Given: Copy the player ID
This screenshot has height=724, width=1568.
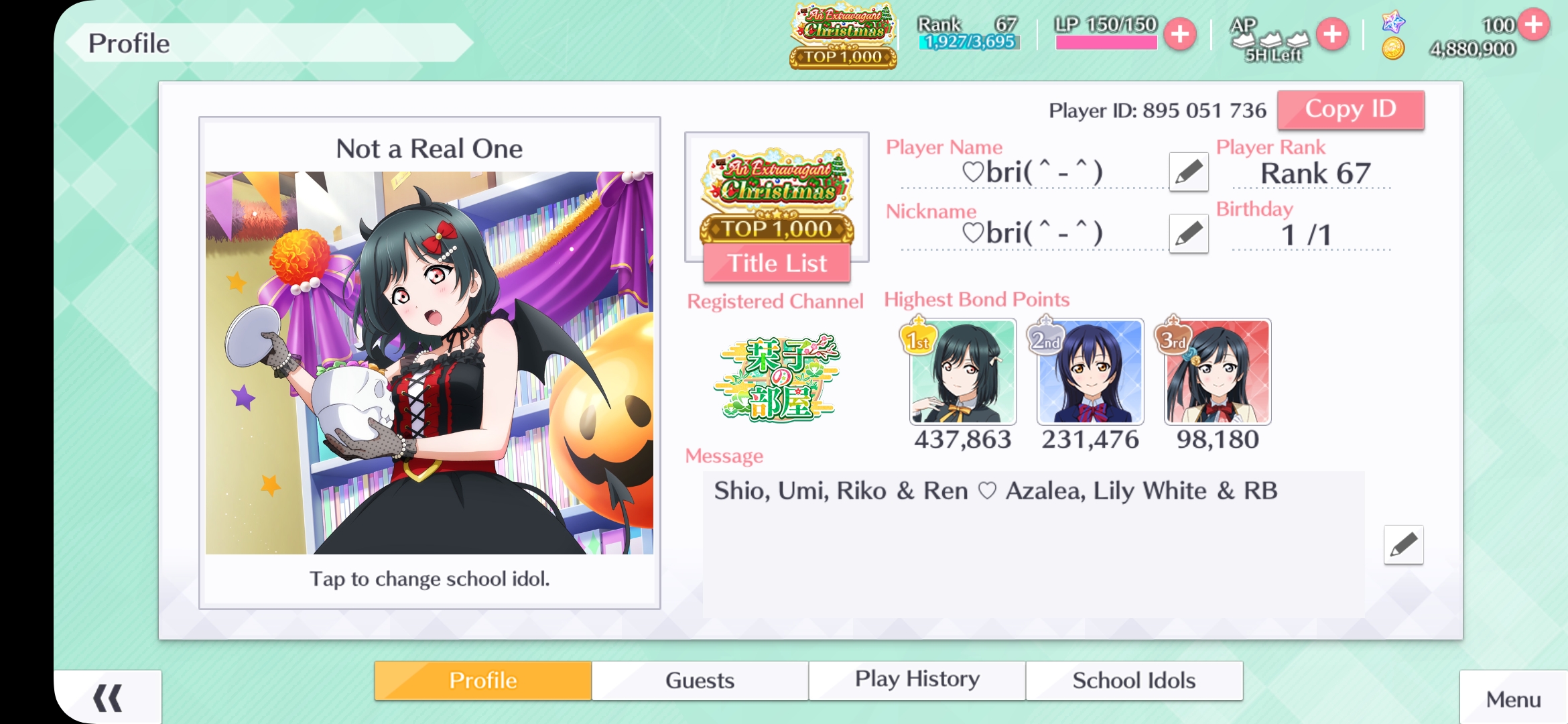Looking at the screenshot, I should [x=1350, y=109].
